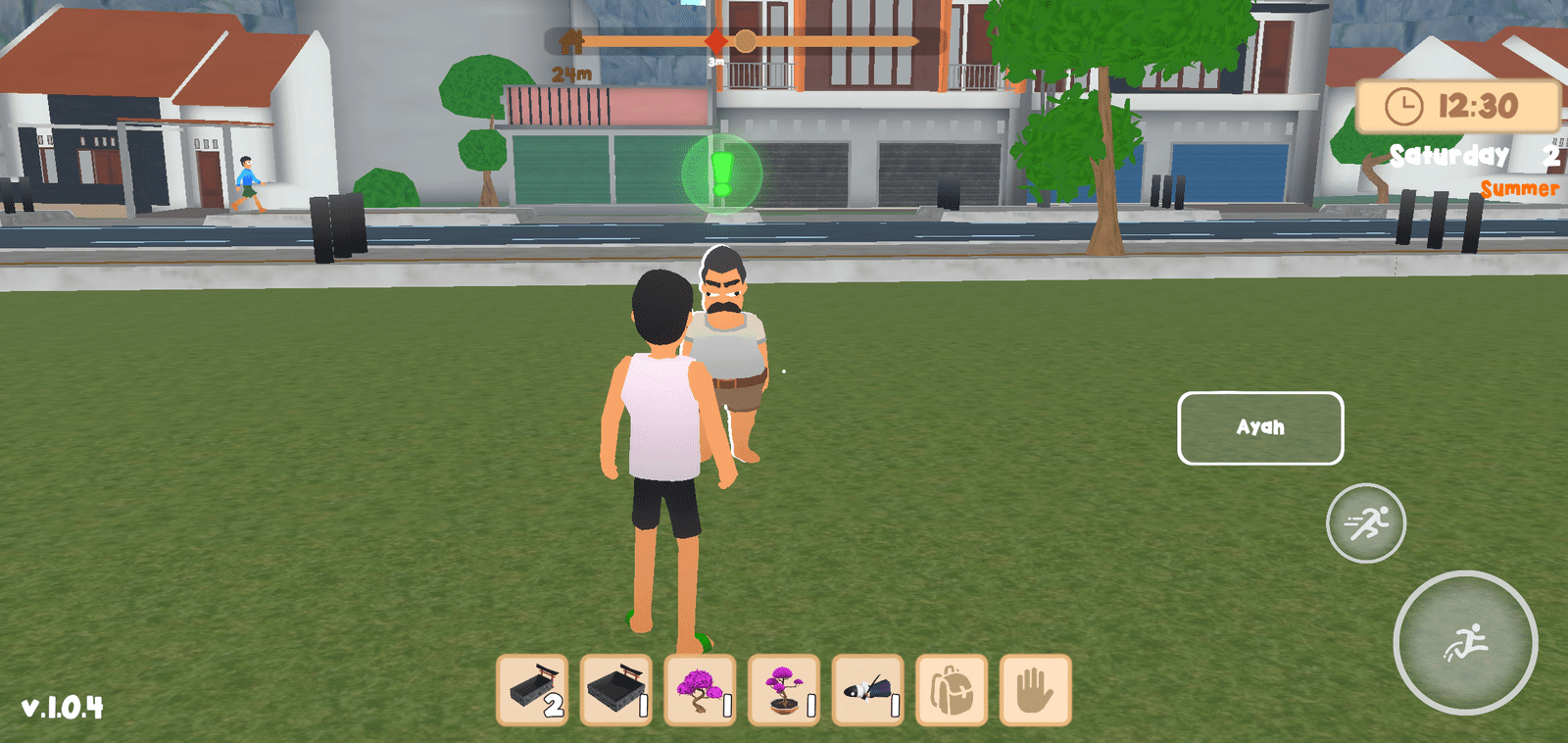
Task: Click the player dot on the distance bar
Action: click(748, 41)
